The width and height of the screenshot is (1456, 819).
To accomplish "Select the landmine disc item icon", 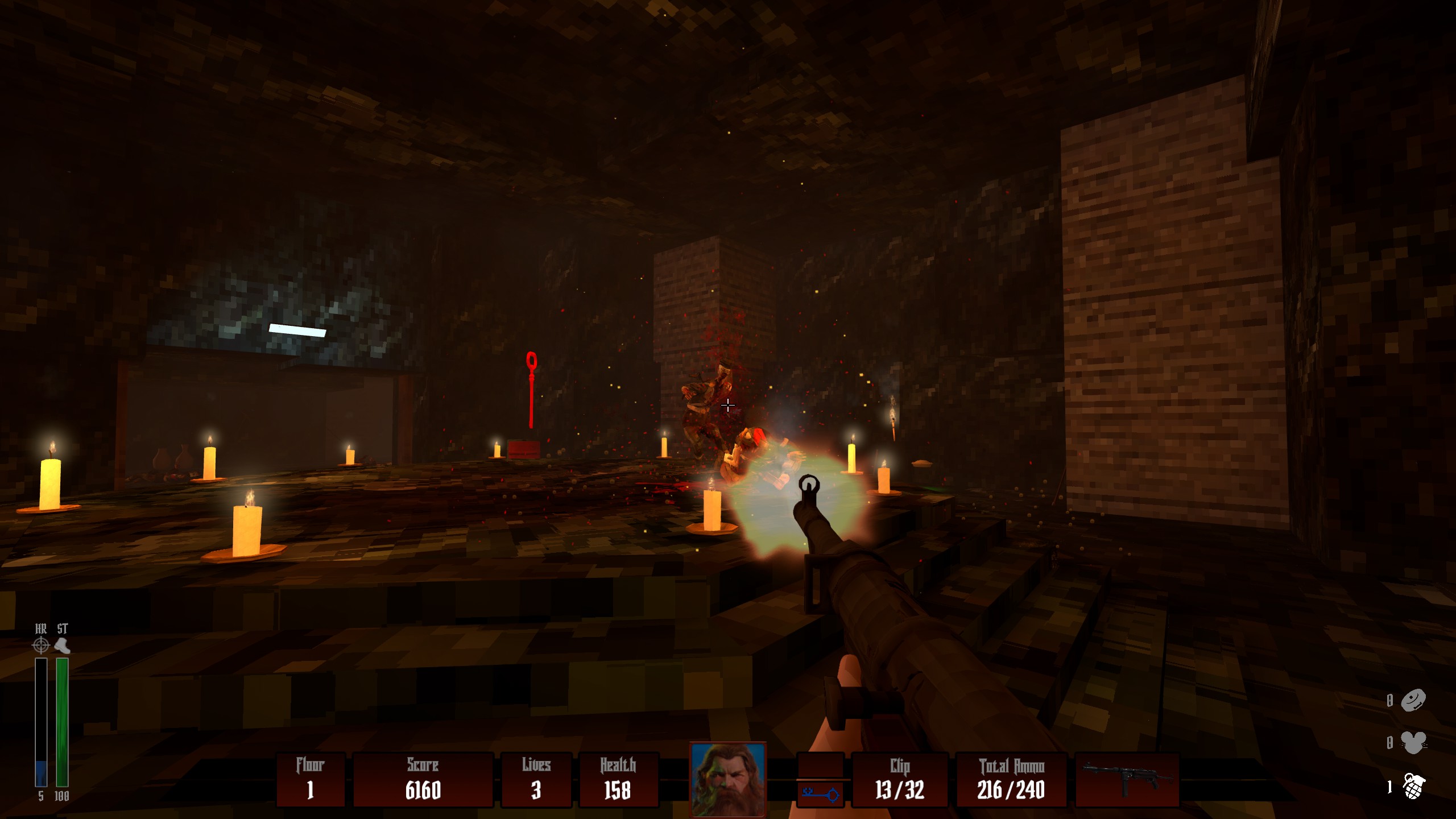I will pos(1413,700).
